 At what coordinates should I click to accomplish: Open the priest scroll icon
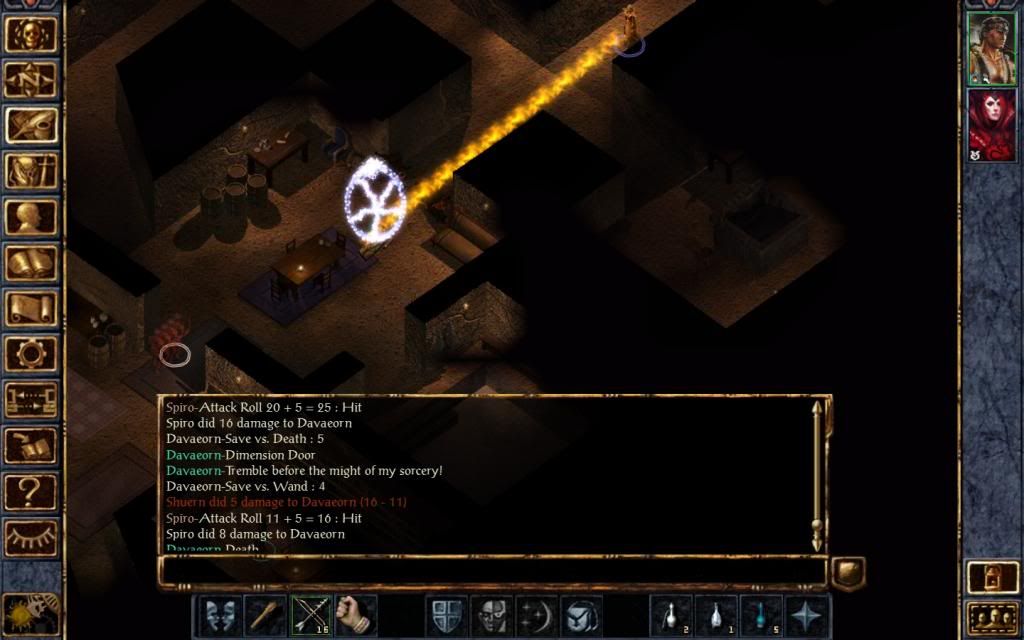pos(31,308)
